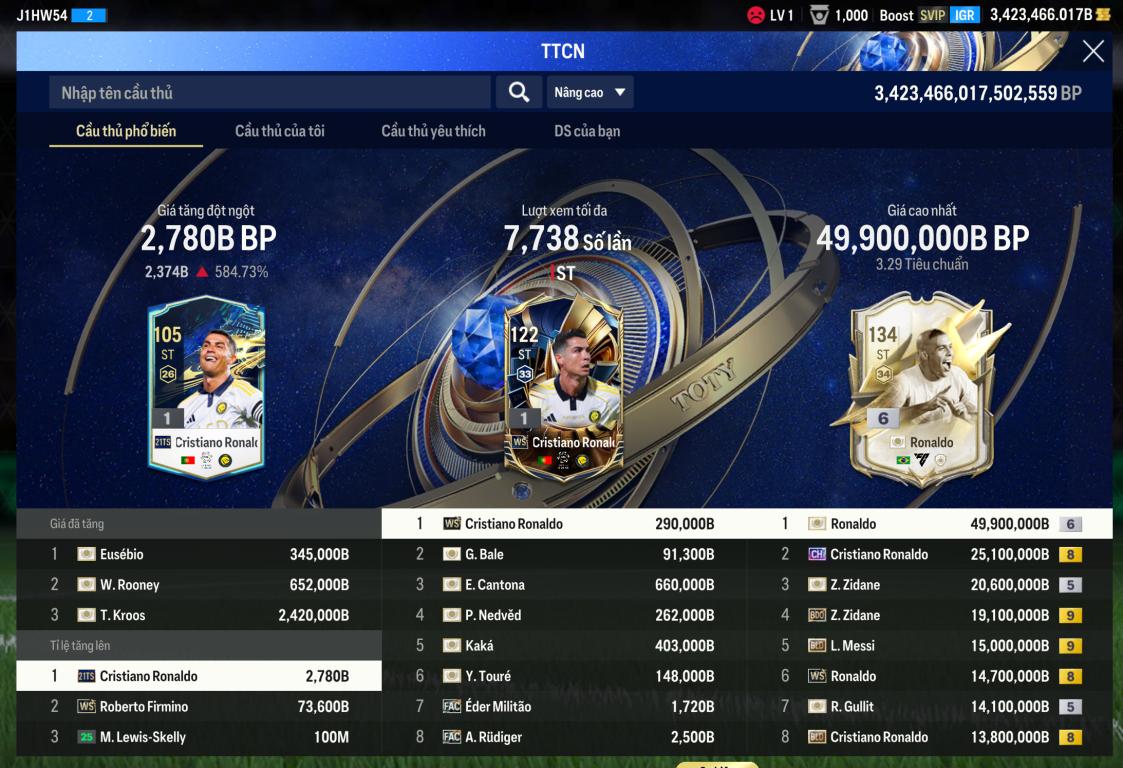Select the 105-rated Cristiano Ronaldo card
Image resolution: width=1123 pixels, height=768 pixels.
click(206, 386)
